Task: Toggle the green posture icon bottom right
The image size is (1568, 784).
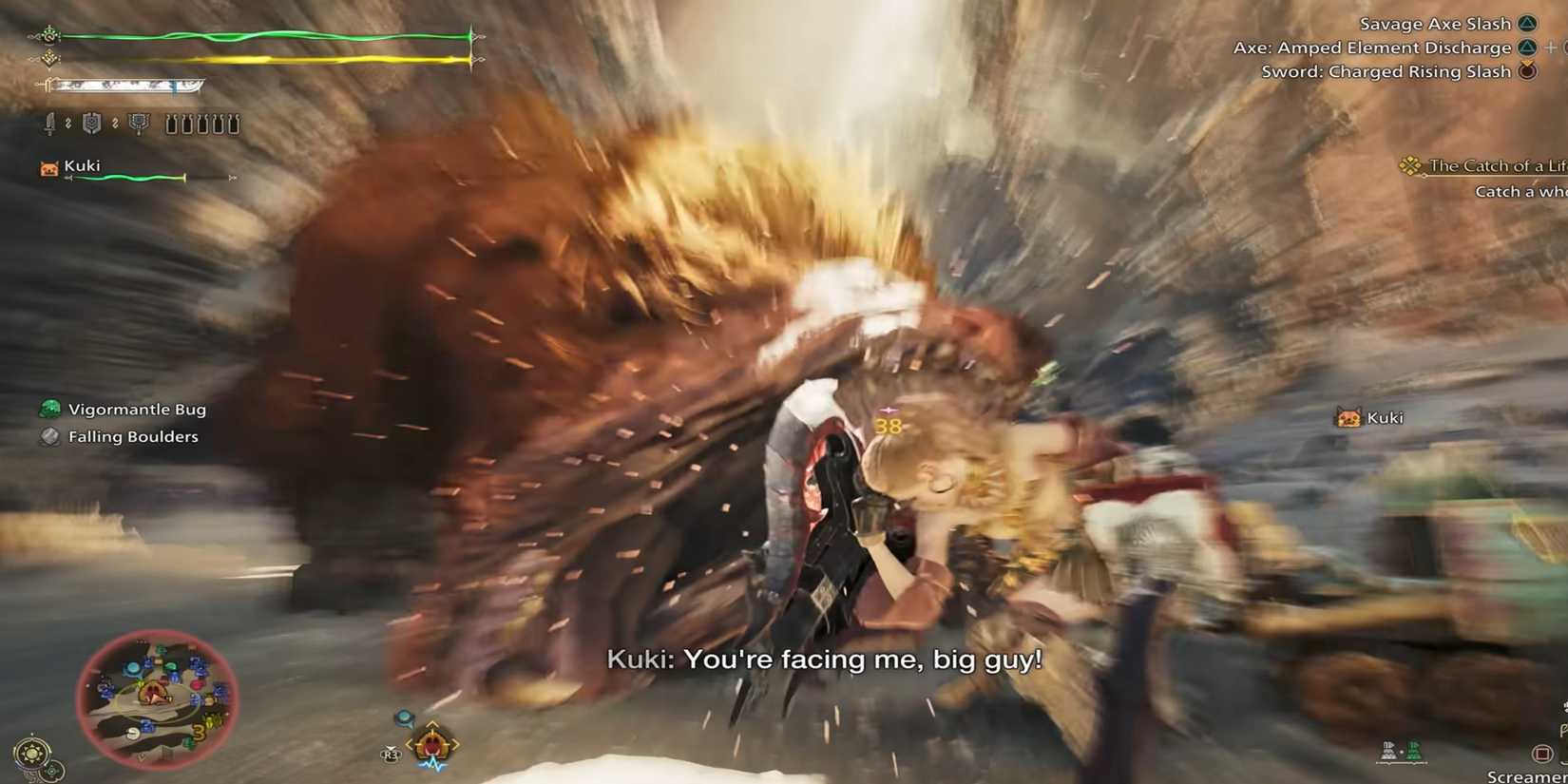Action: (1415, 752)
